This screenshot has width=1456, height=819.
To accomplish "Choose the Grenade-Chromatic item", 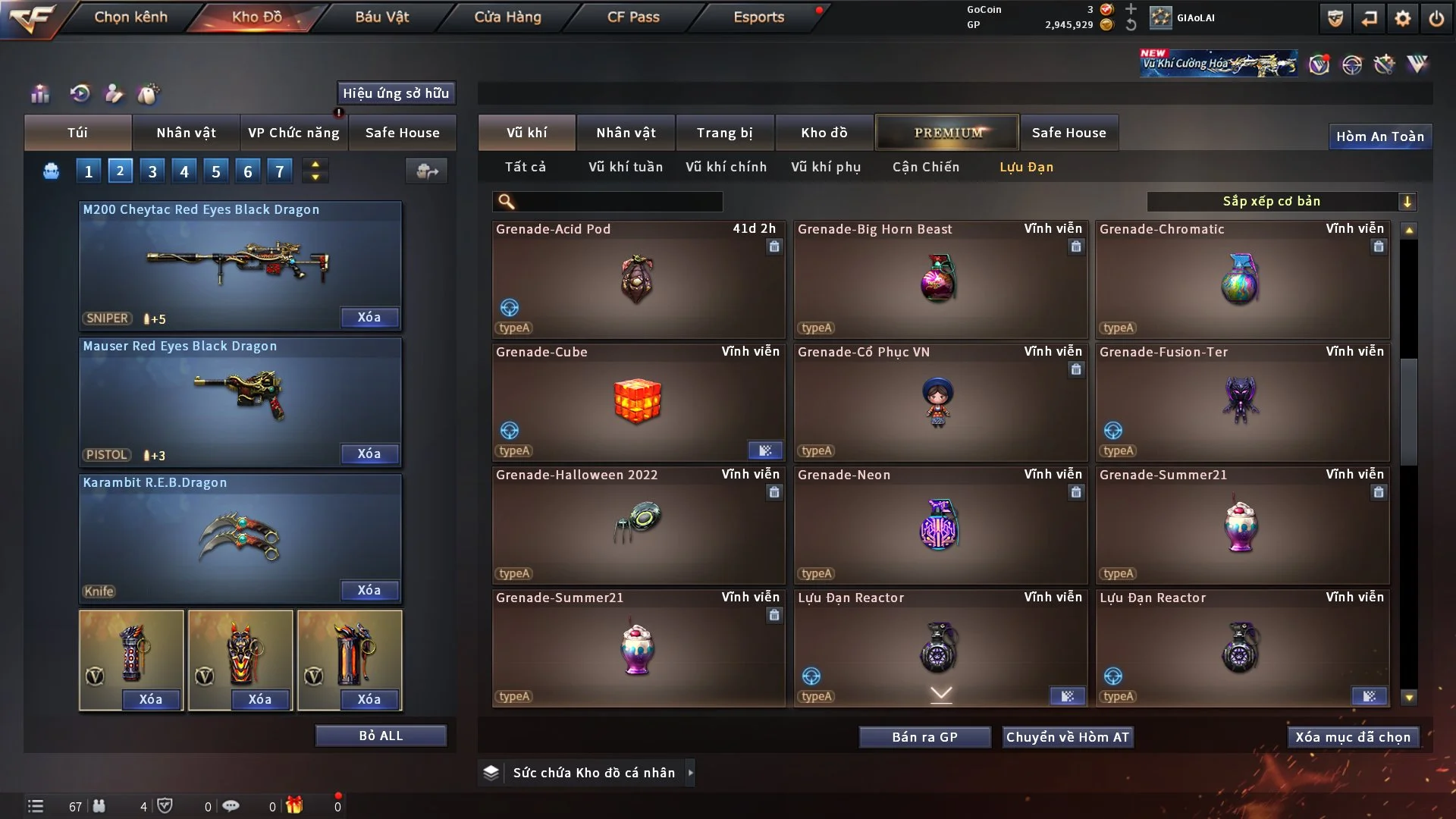I will tap(1241, 279).
